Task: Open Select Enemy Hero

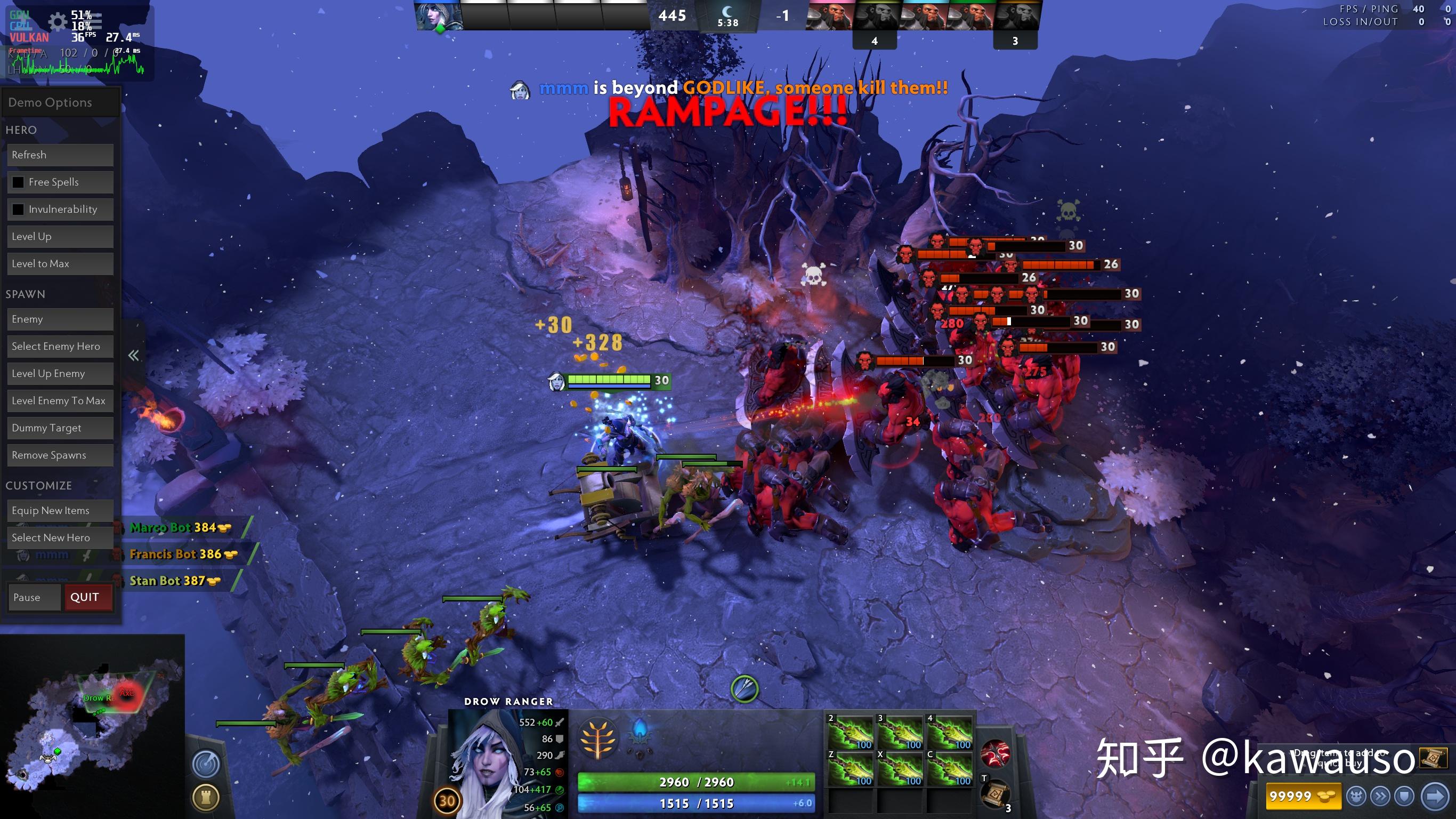Action: click(x=60, y=346)
